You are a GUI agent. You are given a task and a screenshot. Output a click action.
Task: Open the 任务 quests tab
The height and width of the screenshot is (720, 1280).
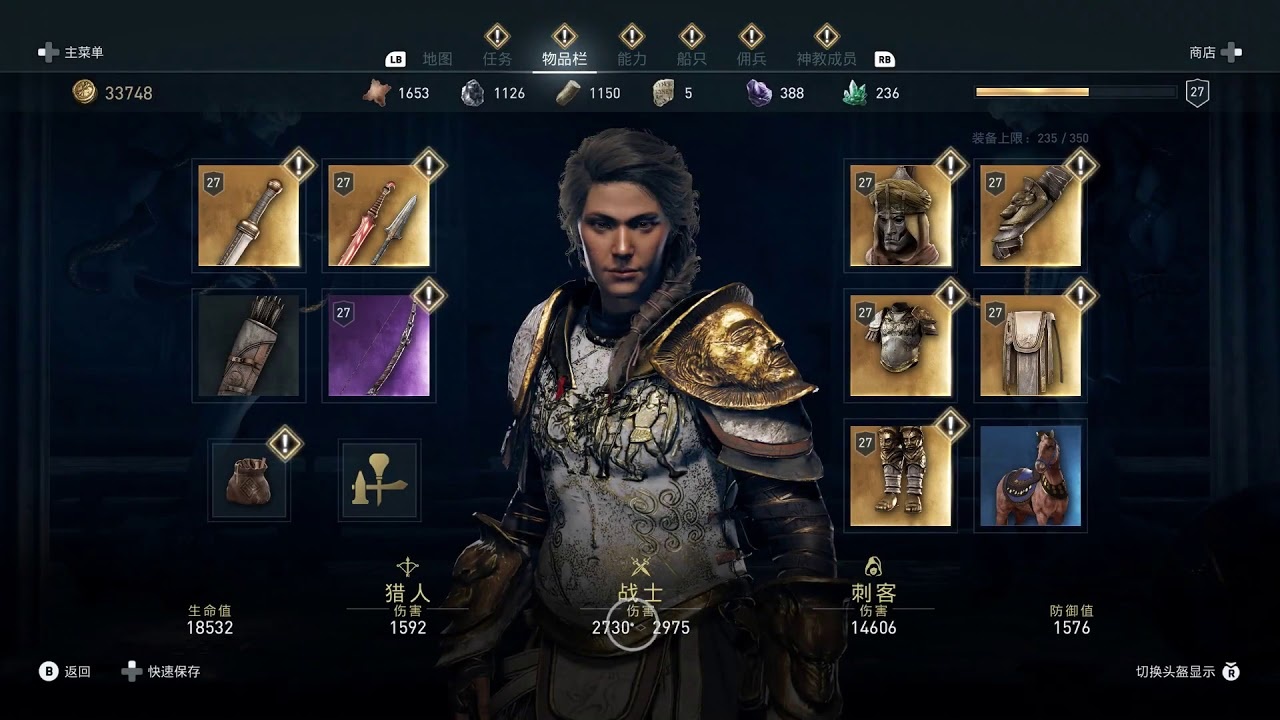[x=497, y=59]
